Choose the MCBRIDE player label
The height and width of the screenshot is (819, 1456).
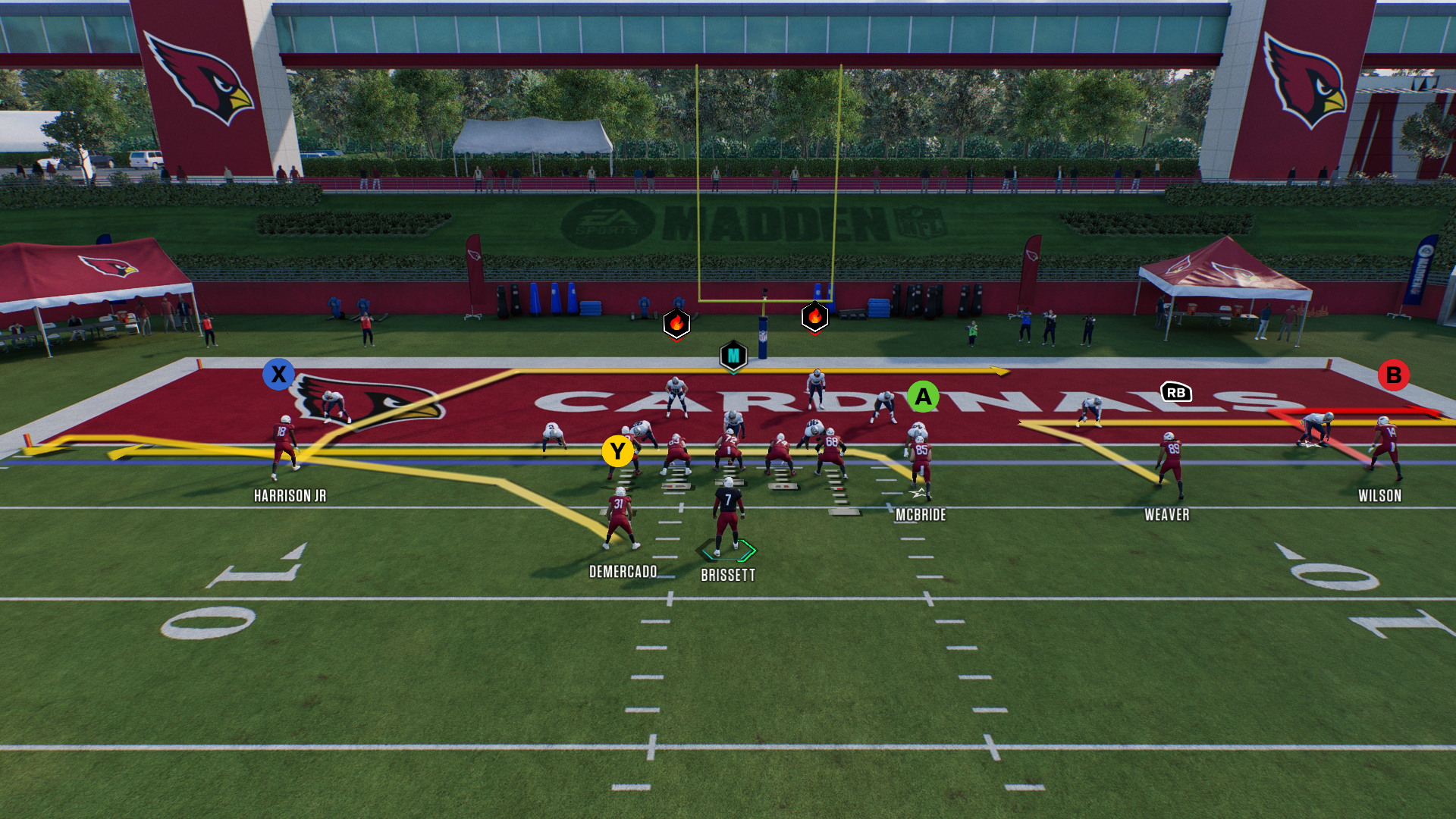[921, 515]
